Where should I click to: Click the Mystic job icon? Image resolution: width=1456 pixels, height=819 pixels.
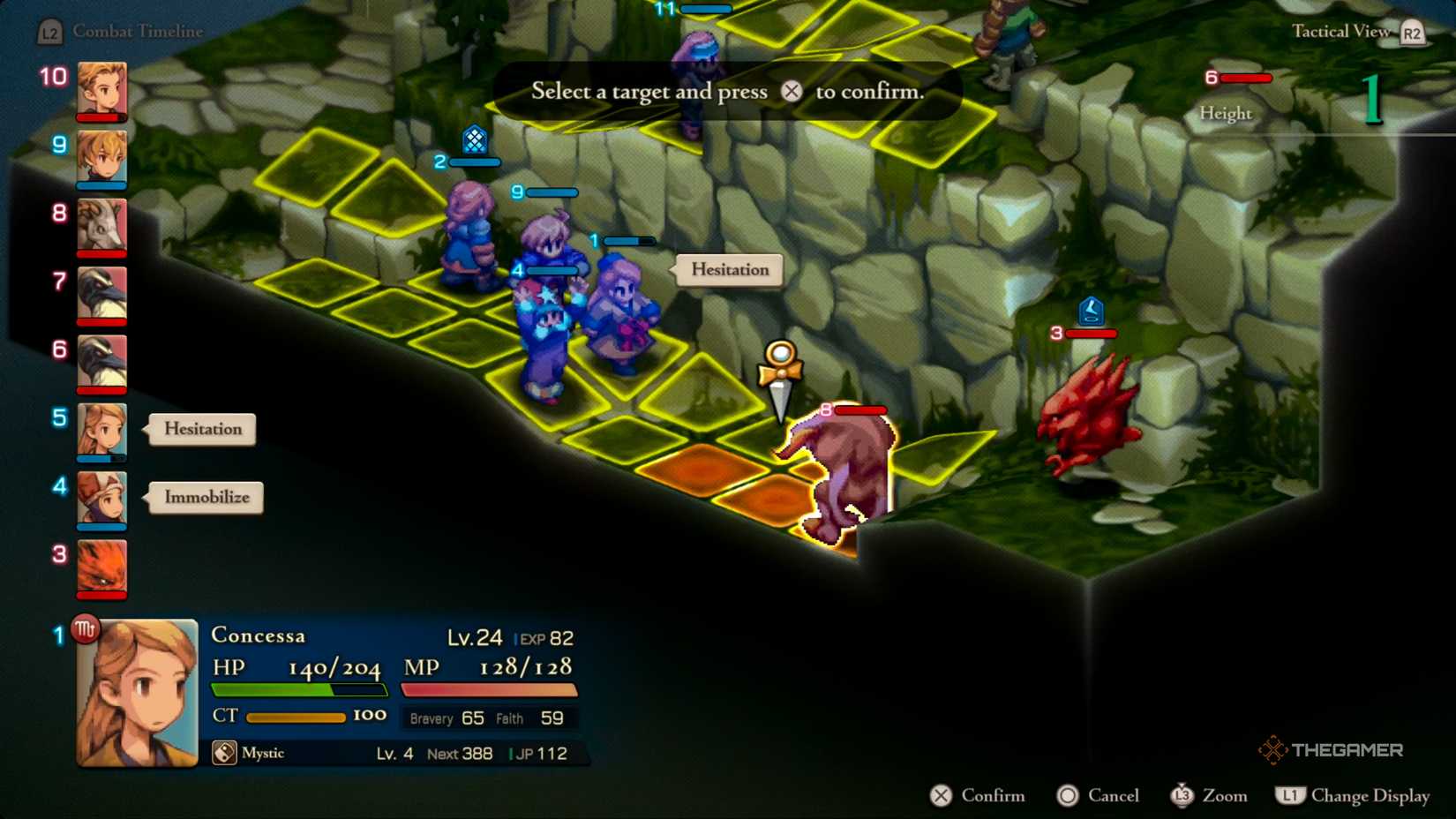pos(224,753)
